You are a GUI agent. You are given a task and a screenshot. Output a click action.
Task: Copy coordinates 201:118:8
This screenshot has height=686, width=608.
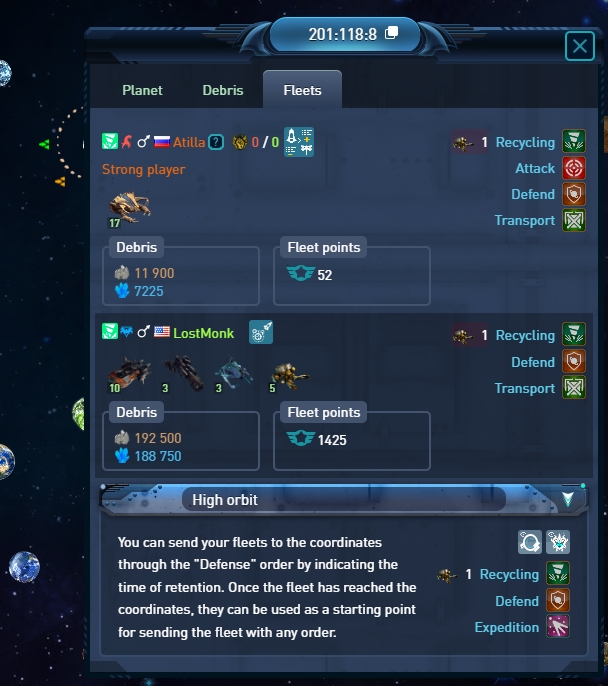(x=392, y=33)
